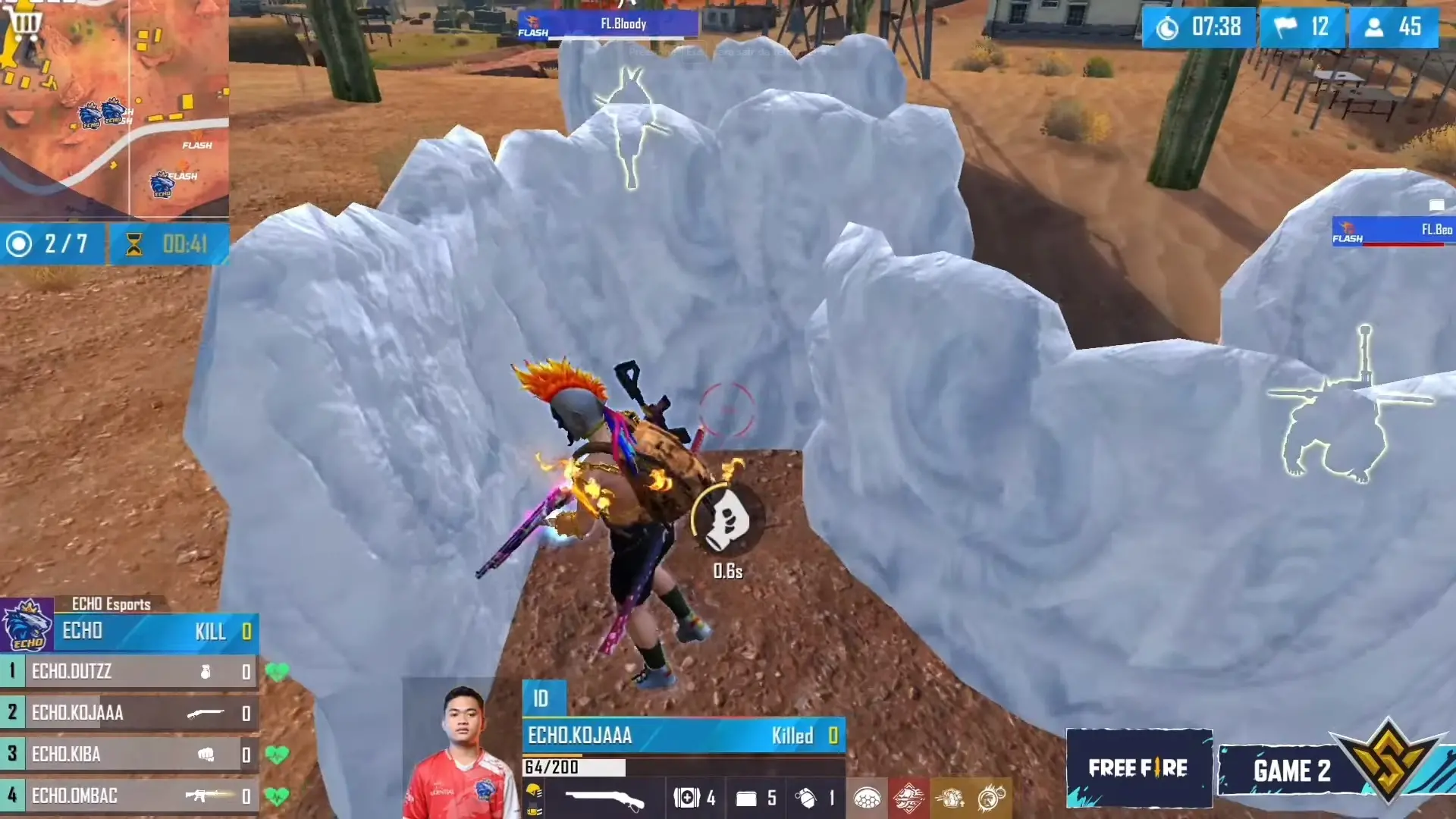Select the gloo wall item icon
Image resolution: width=1456 pixels, height=819 pixels.
point(746,798)
